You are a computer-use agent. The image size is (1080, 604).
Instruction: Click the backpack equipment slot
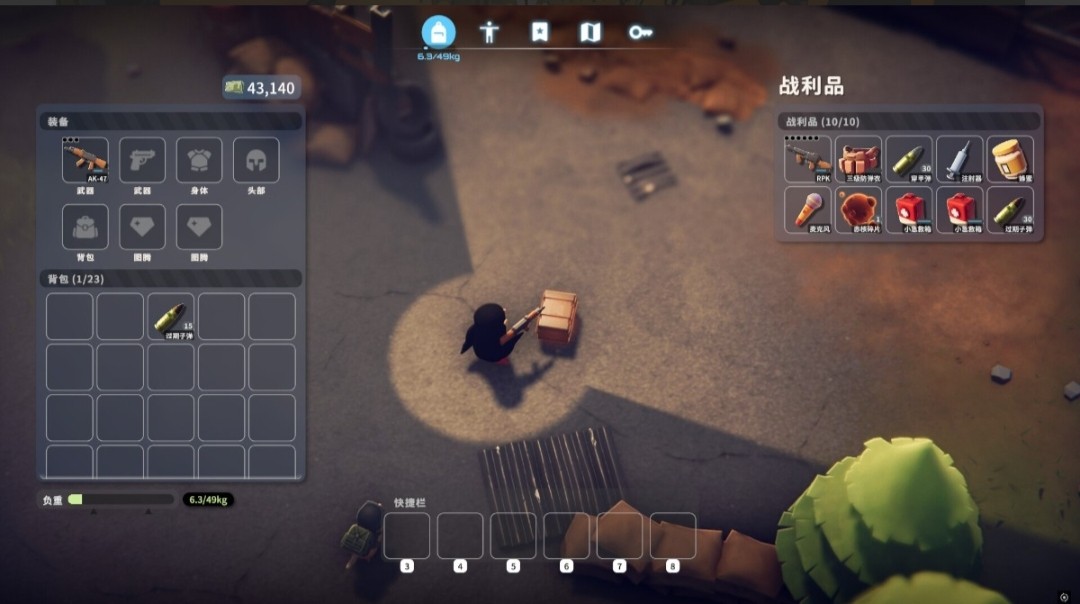coord(85,227)
